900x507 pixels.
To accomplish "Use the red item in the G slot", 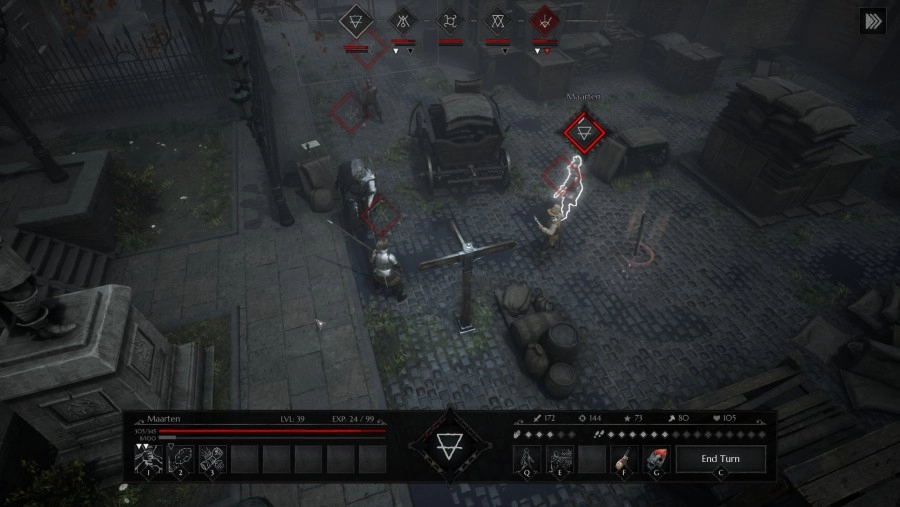I will click(656, 459).
